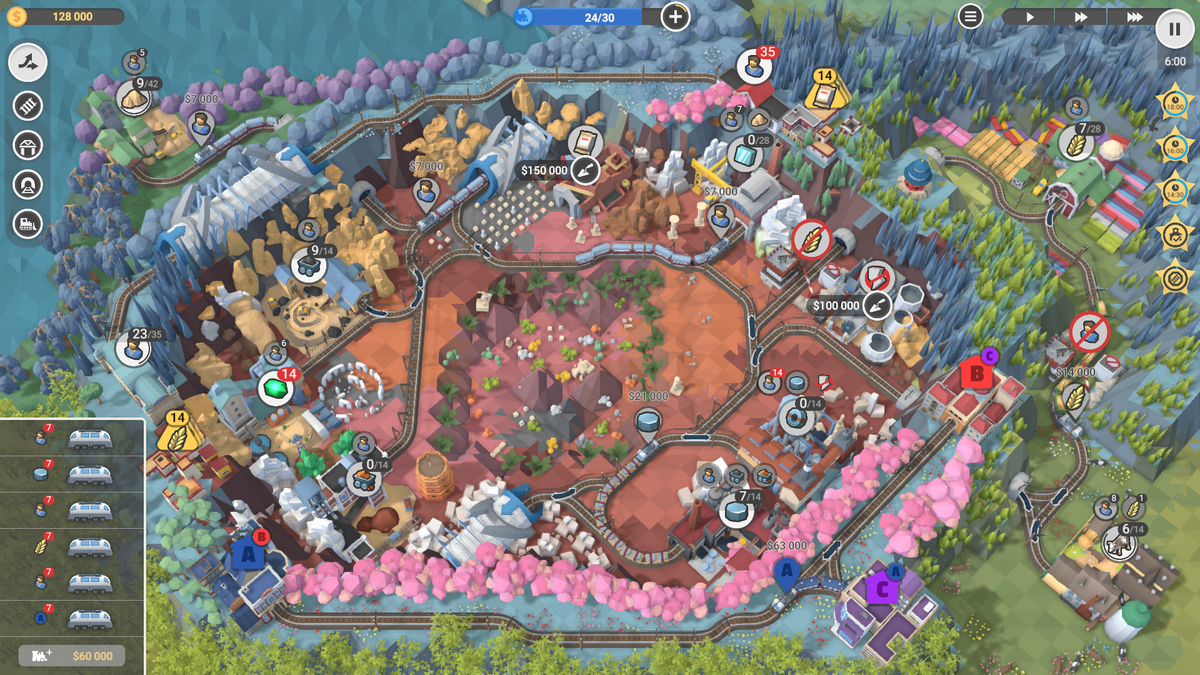Set game speed to normal play
This screenshot has width=1200, height=675.
point(1030,17)
